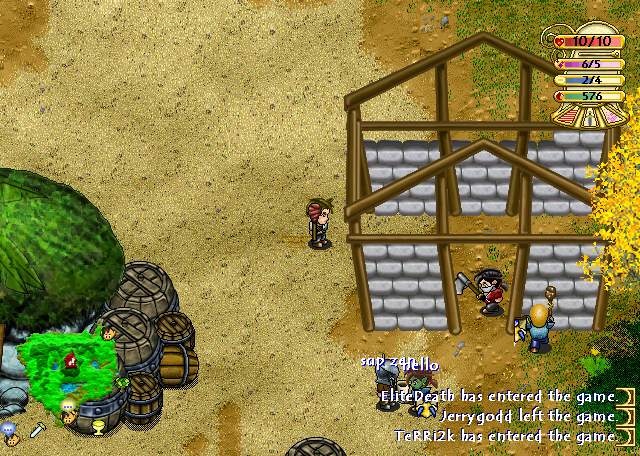The height and width of the screenshot is (456, 640).
Task: Click the EliteDeath entered-the-game message
Action: 497,396
